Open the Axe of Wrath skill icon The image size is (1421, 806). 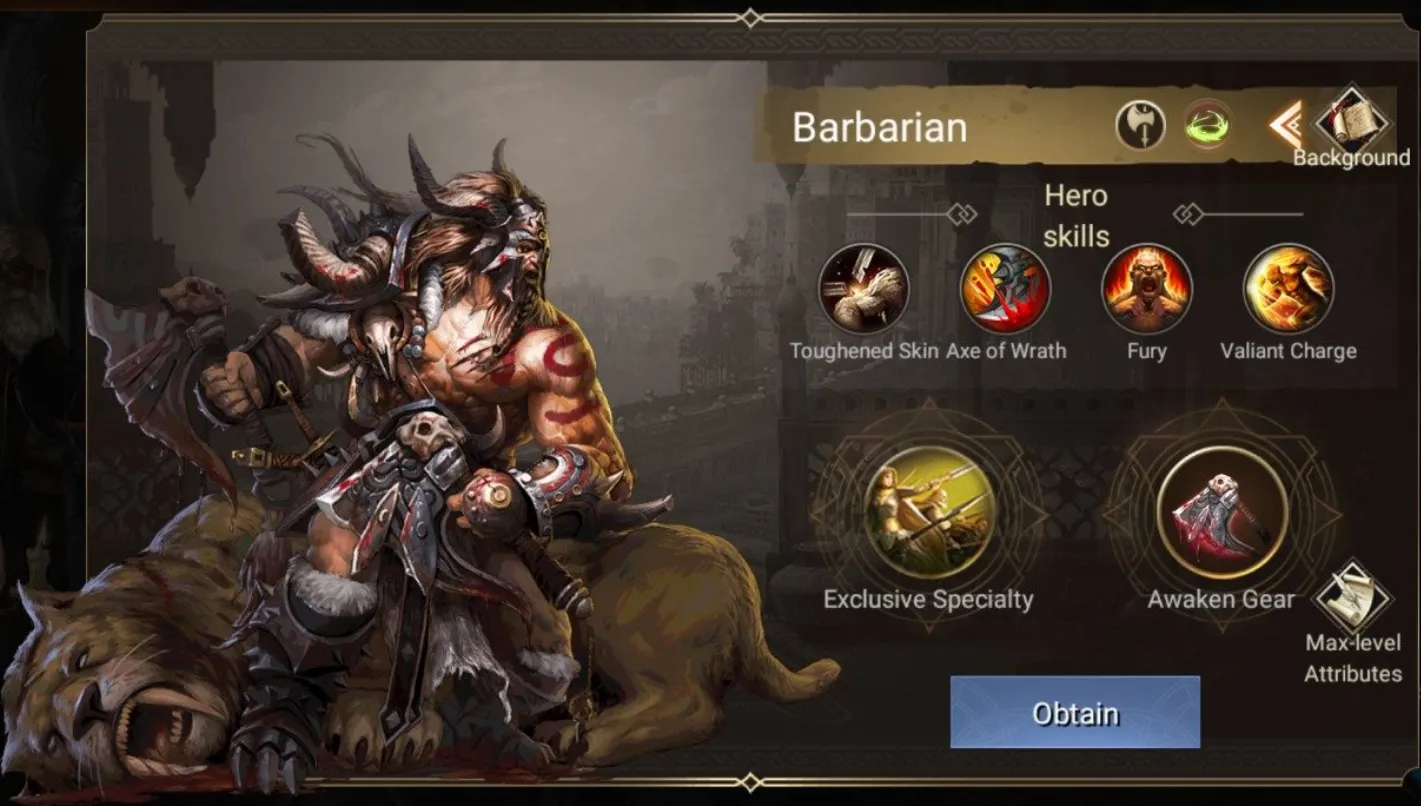[1003, 288]
